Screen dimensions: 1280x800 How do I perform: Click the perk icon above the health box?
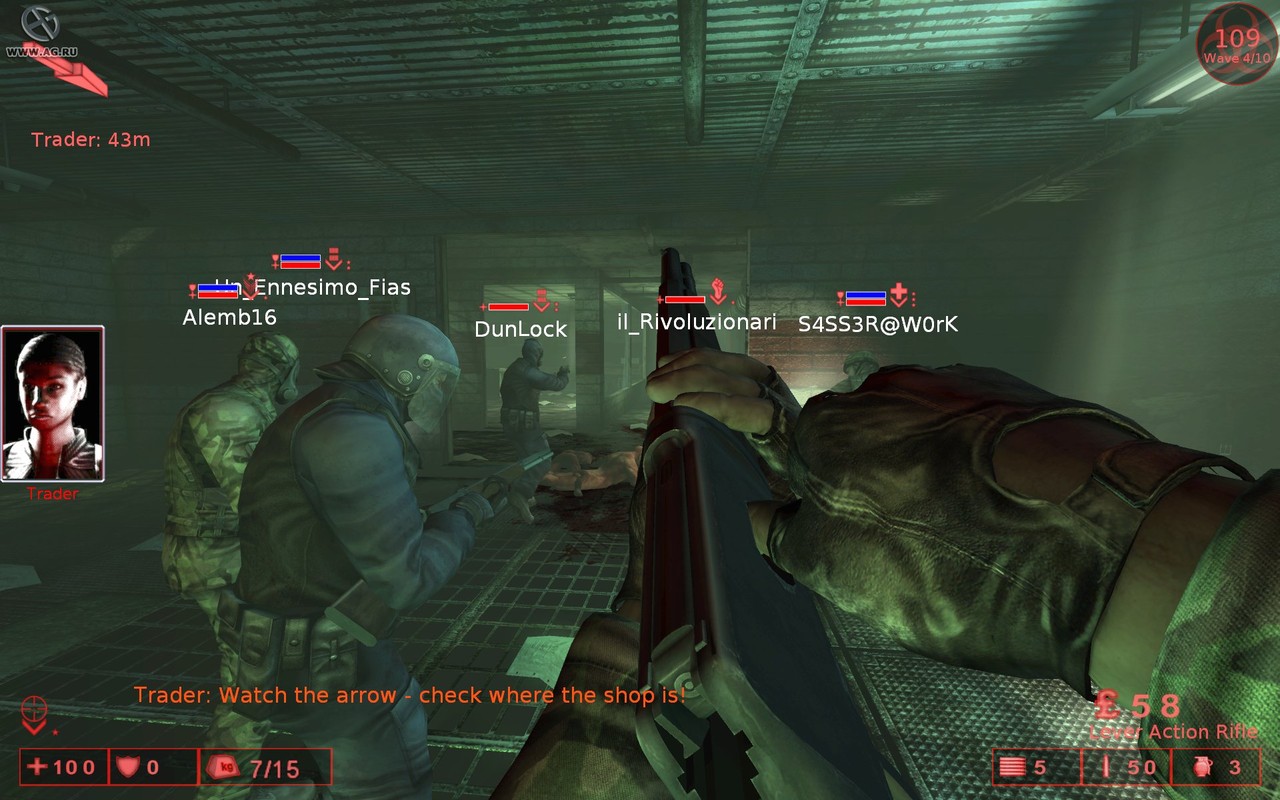(35, 714)
